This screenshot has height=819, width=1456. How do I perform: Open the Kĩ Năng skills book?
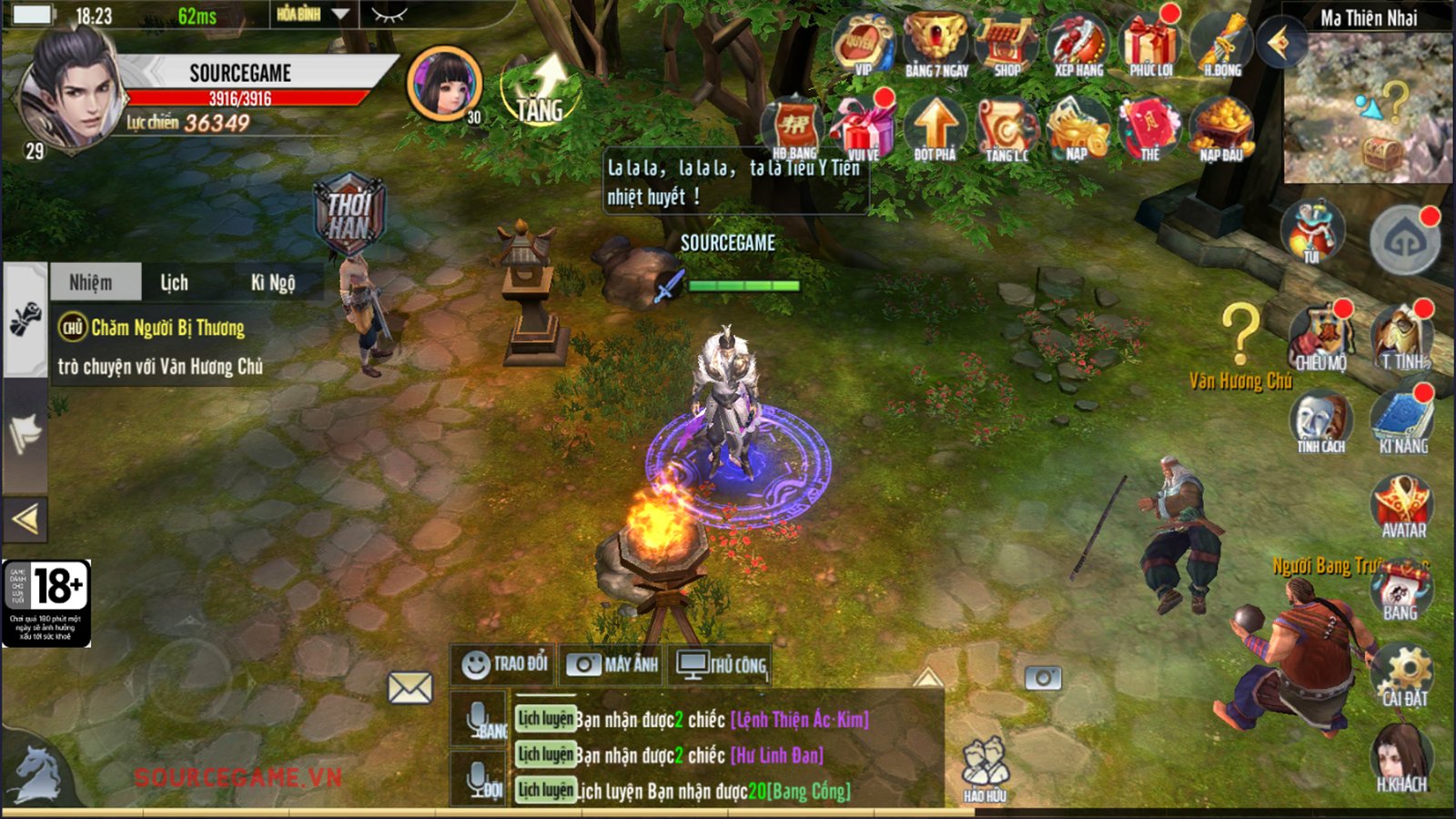pyautogui.click(x=1402, y=420)
